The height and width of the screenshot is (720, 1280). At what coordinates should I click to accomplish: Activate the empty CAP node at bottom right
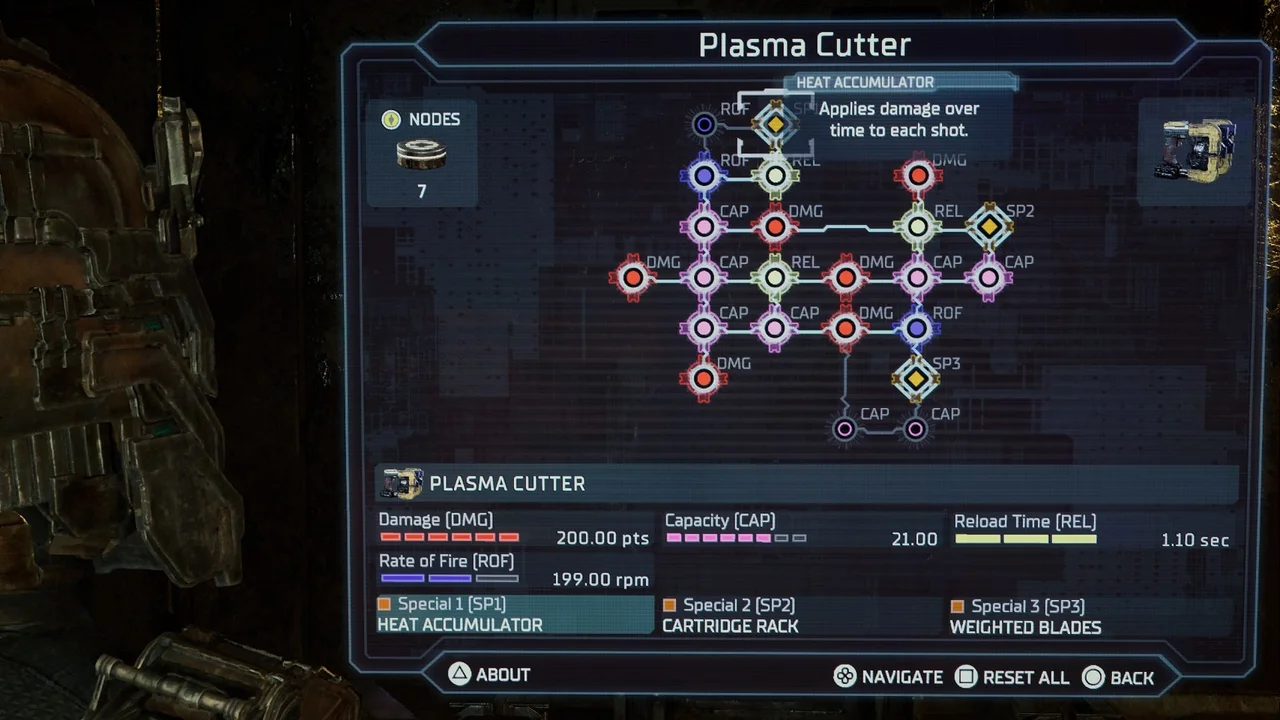coord(915,428)
